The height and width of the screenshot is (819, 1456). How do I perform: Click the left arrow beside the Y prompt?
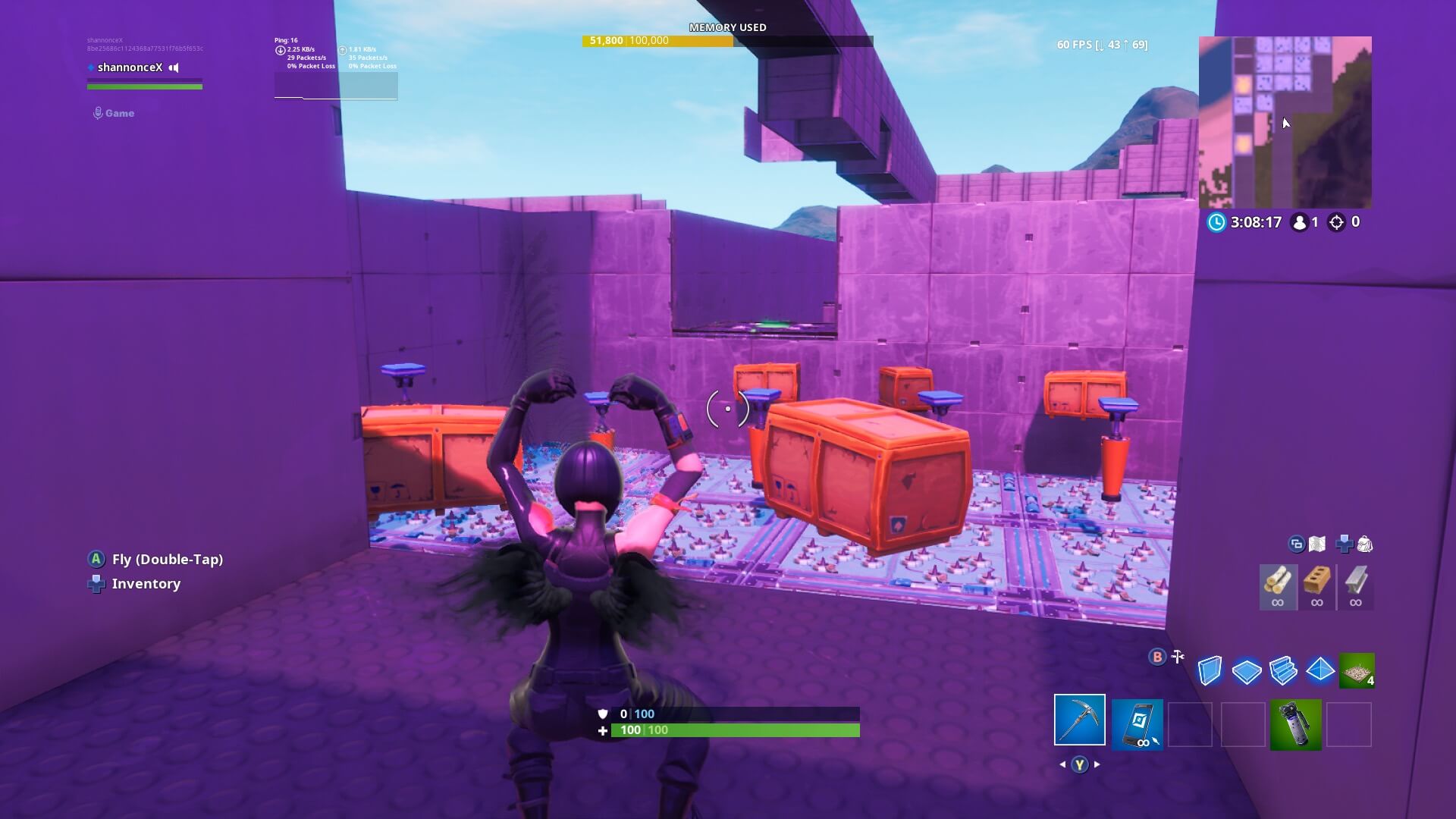(1062, 764)
